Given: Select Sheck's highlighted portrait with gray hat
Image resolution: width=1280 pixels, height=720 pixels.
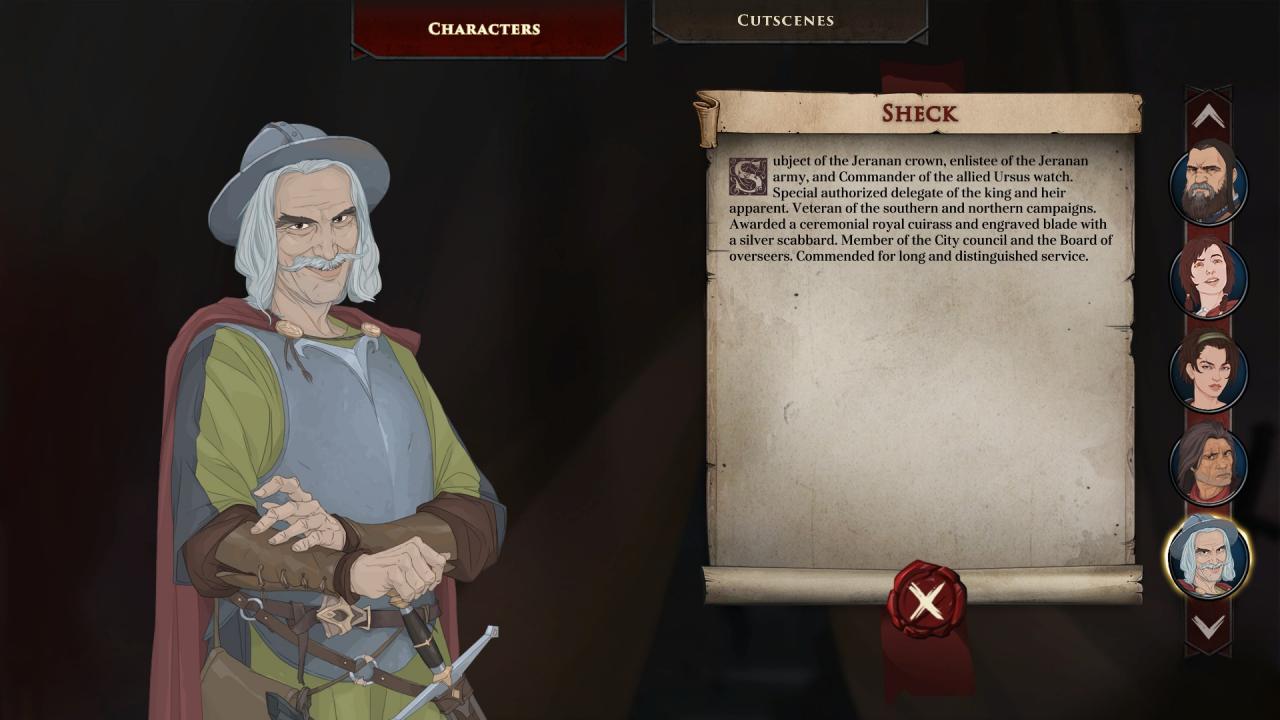Looking at the screenshot, I should click(1208, 557).
